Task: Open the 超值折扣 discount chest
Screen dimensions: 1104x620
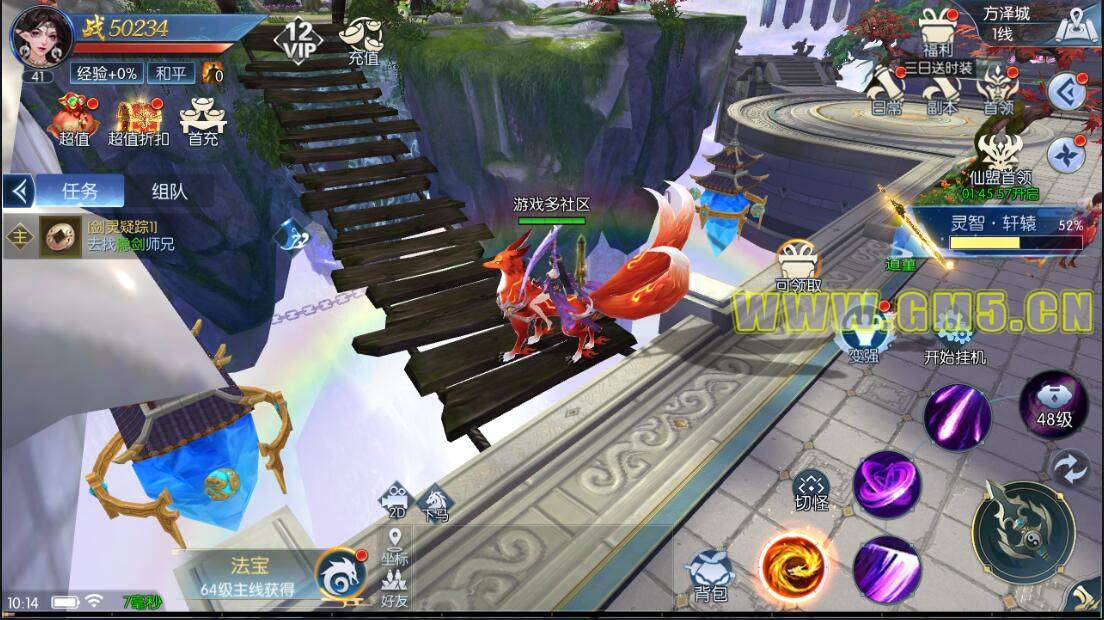Action: point(138,120)
